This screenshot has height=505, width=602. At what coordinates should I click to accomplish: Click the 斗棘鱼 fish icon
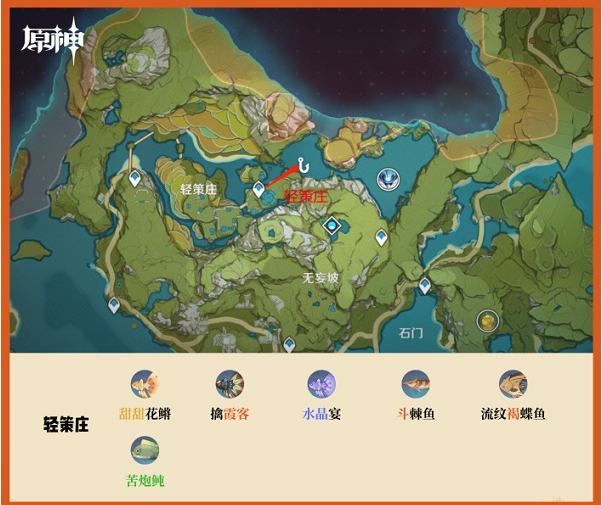coord(415,384)
